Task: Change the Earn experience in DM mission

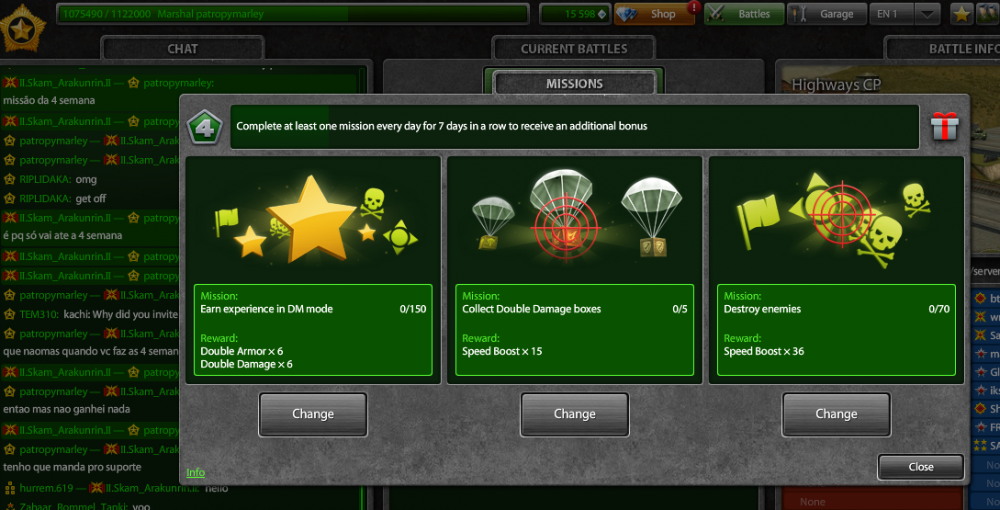Action: pos(313,414)
